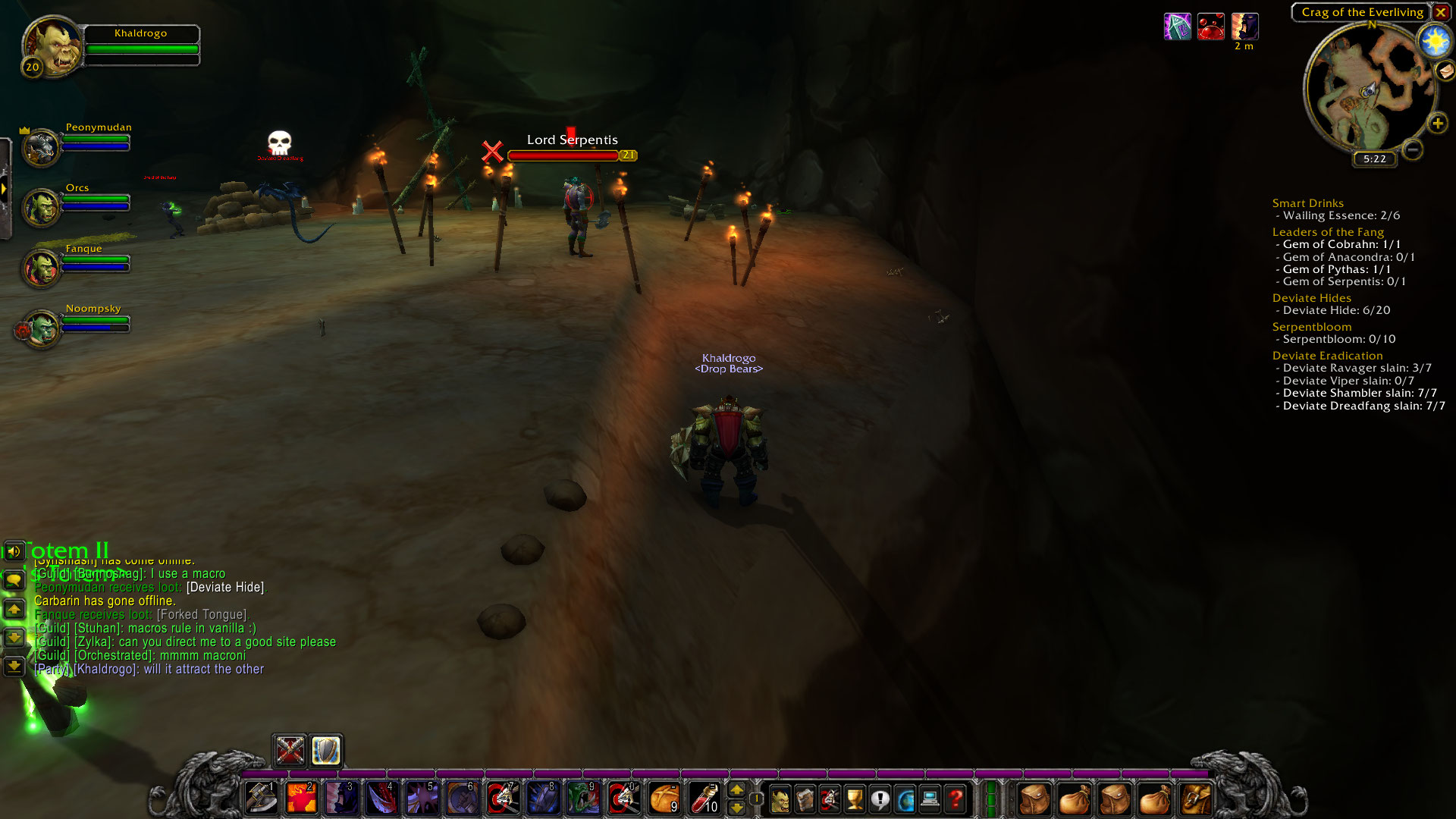This screenshot has width=1456, height=819.
Task: Open the main menu computer icon
Action: [x=930, y=799]
